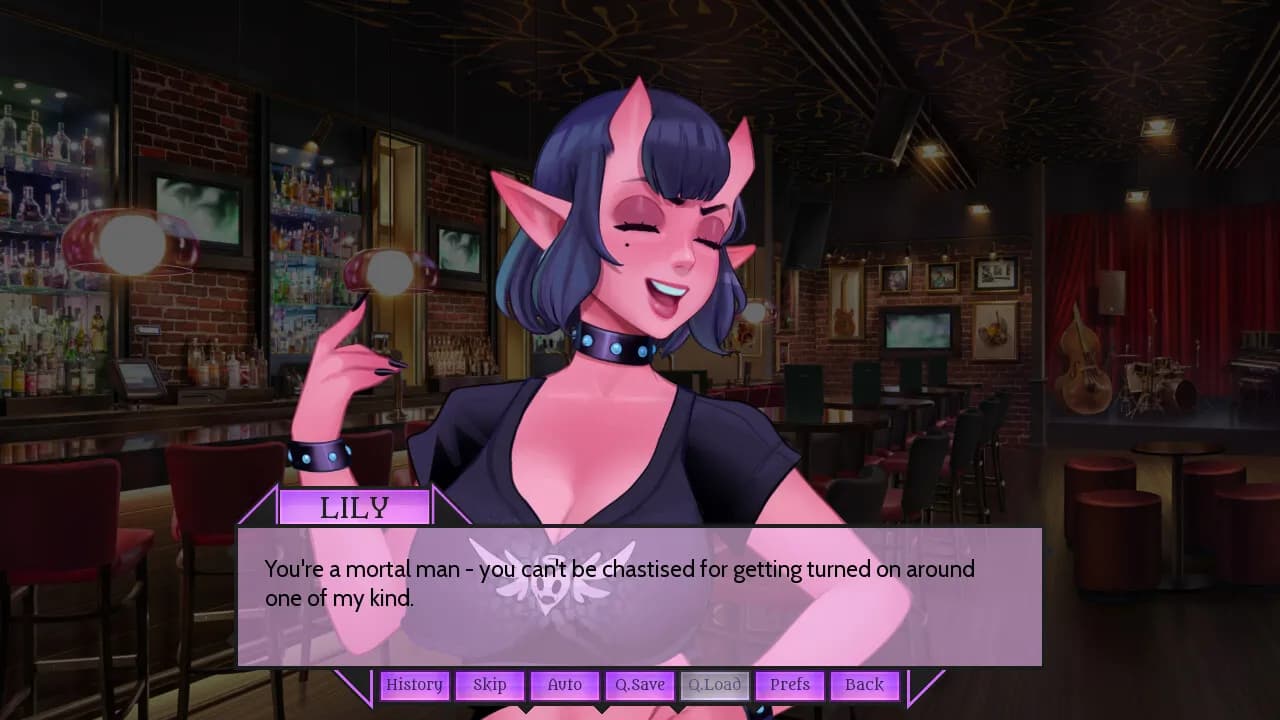Click the Prefs quick-menu item
The height and width of the screenshot is (720, 1280).
click(x=789, y=685)
